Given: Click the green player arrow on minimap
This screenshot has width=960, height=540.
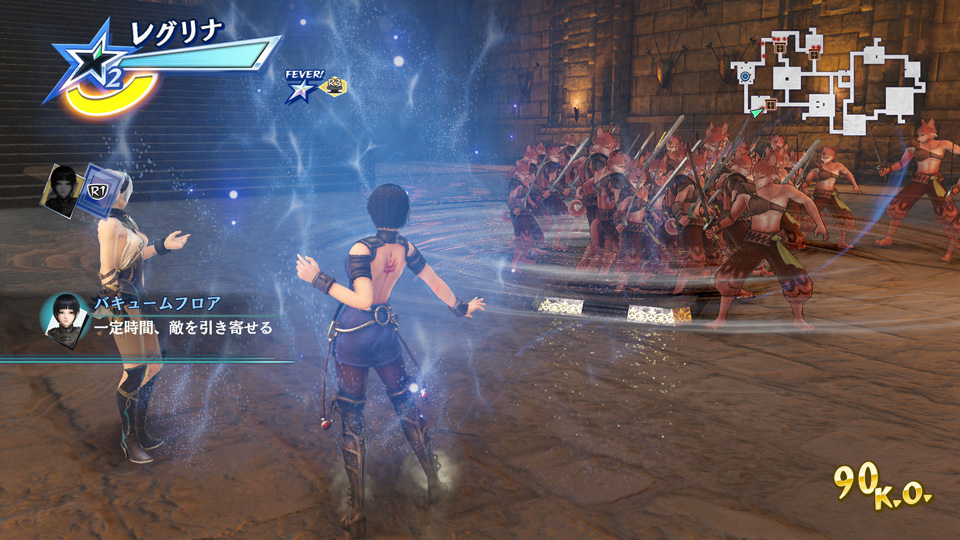Looking at the screenshot, I should tap(757, 112).
